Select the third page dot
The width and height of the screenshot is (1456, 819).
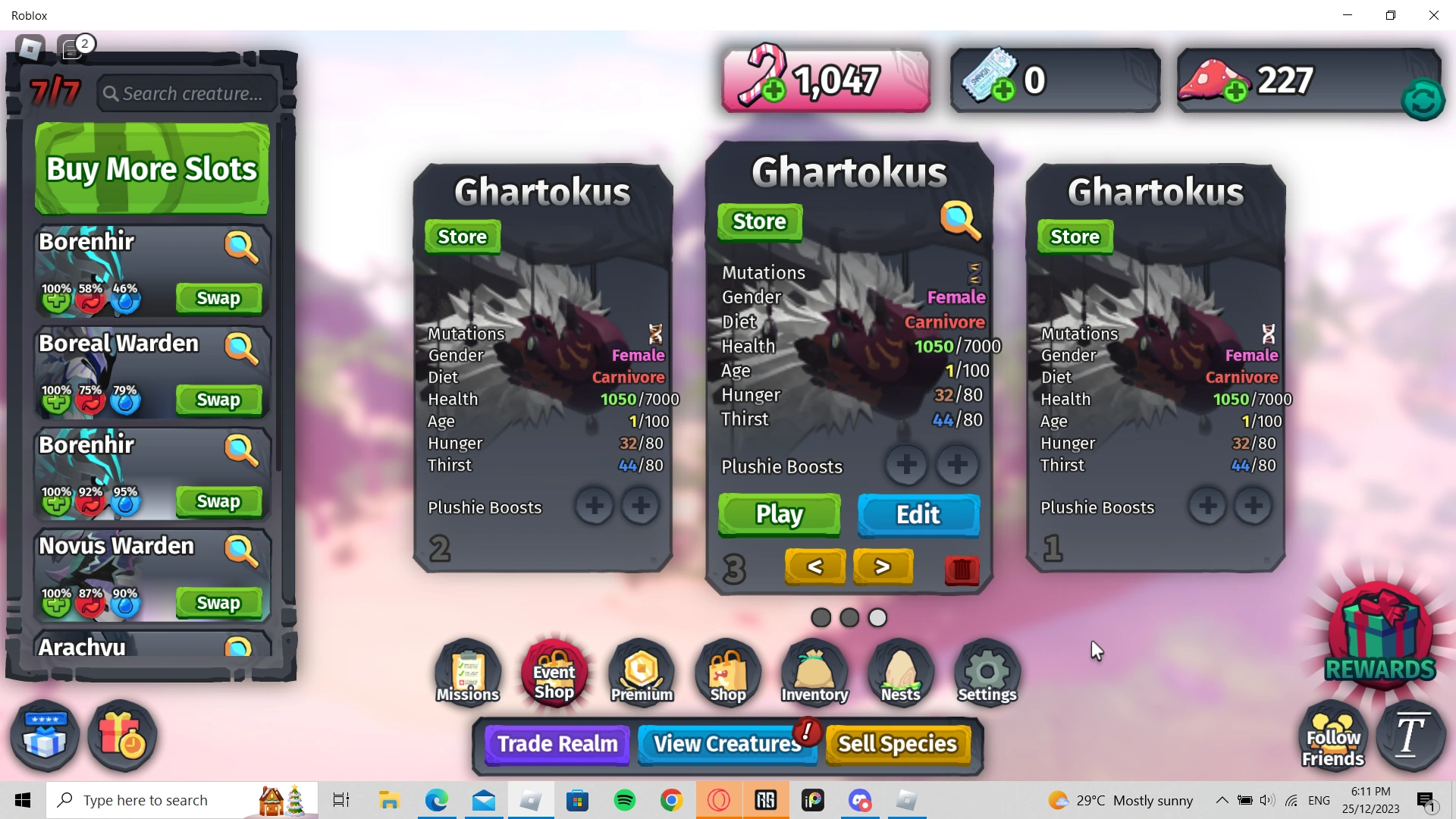(x=877, y=618)
